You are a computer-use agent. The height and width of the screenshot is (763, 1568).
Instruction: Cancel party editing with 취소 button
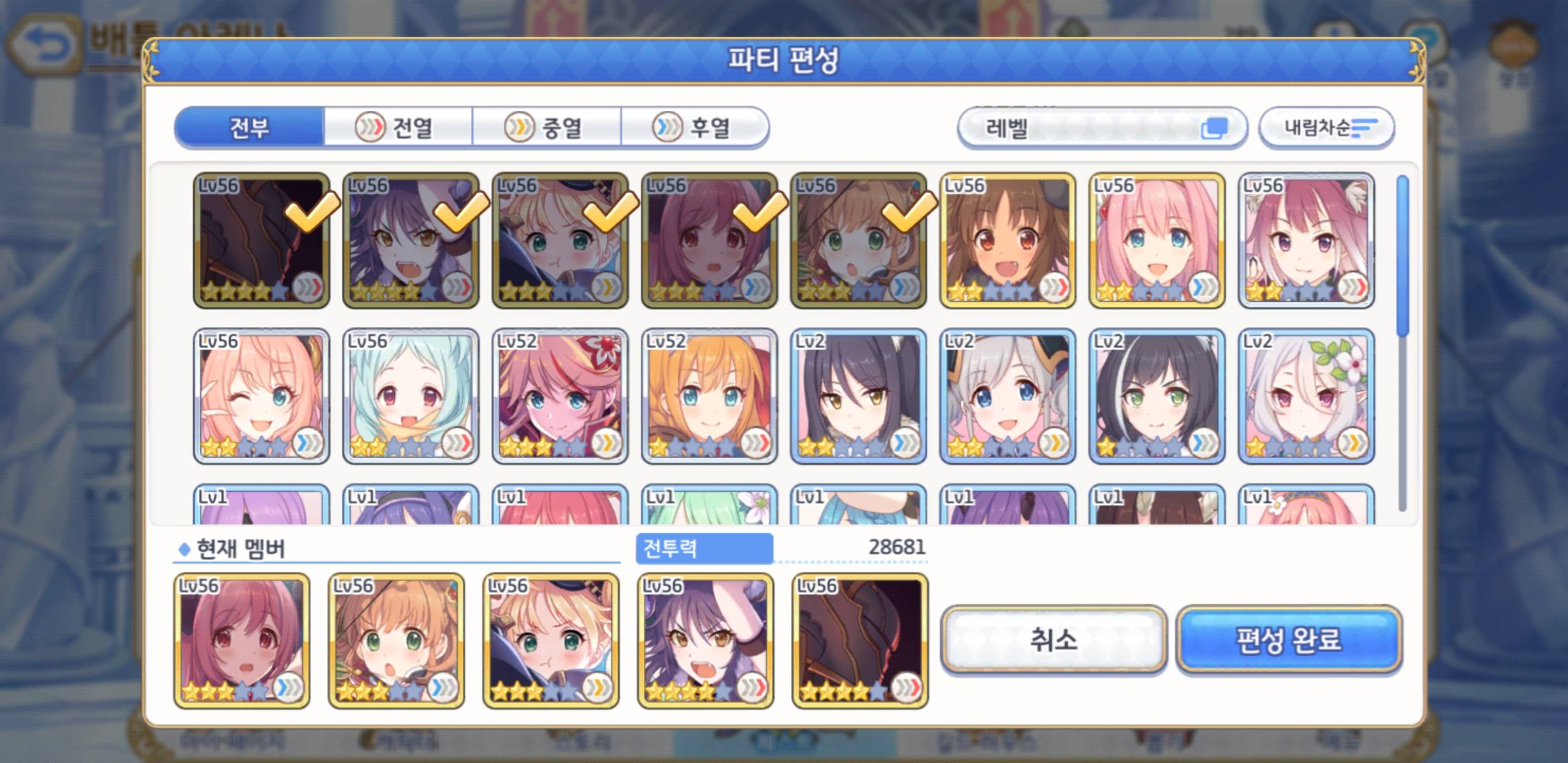pyautogui.click(x=1053, y=640)
